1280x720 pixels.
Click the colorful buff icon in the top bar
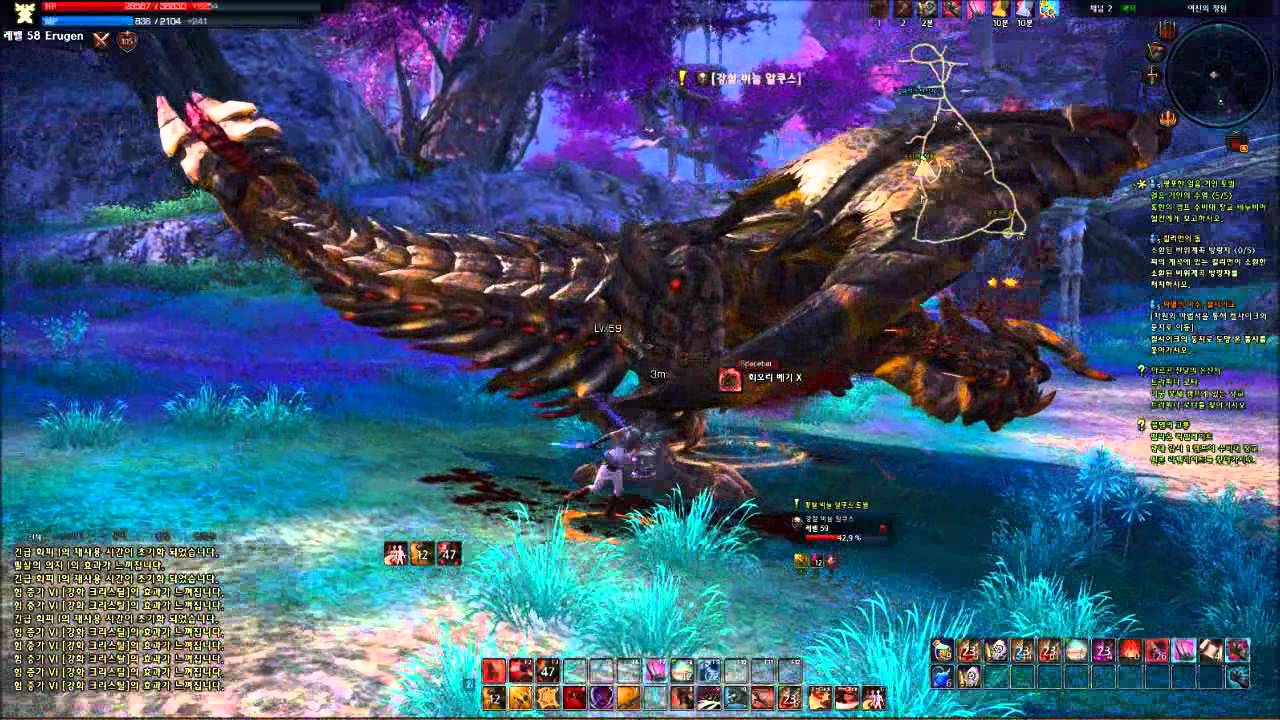click(x=1048, y=9)
